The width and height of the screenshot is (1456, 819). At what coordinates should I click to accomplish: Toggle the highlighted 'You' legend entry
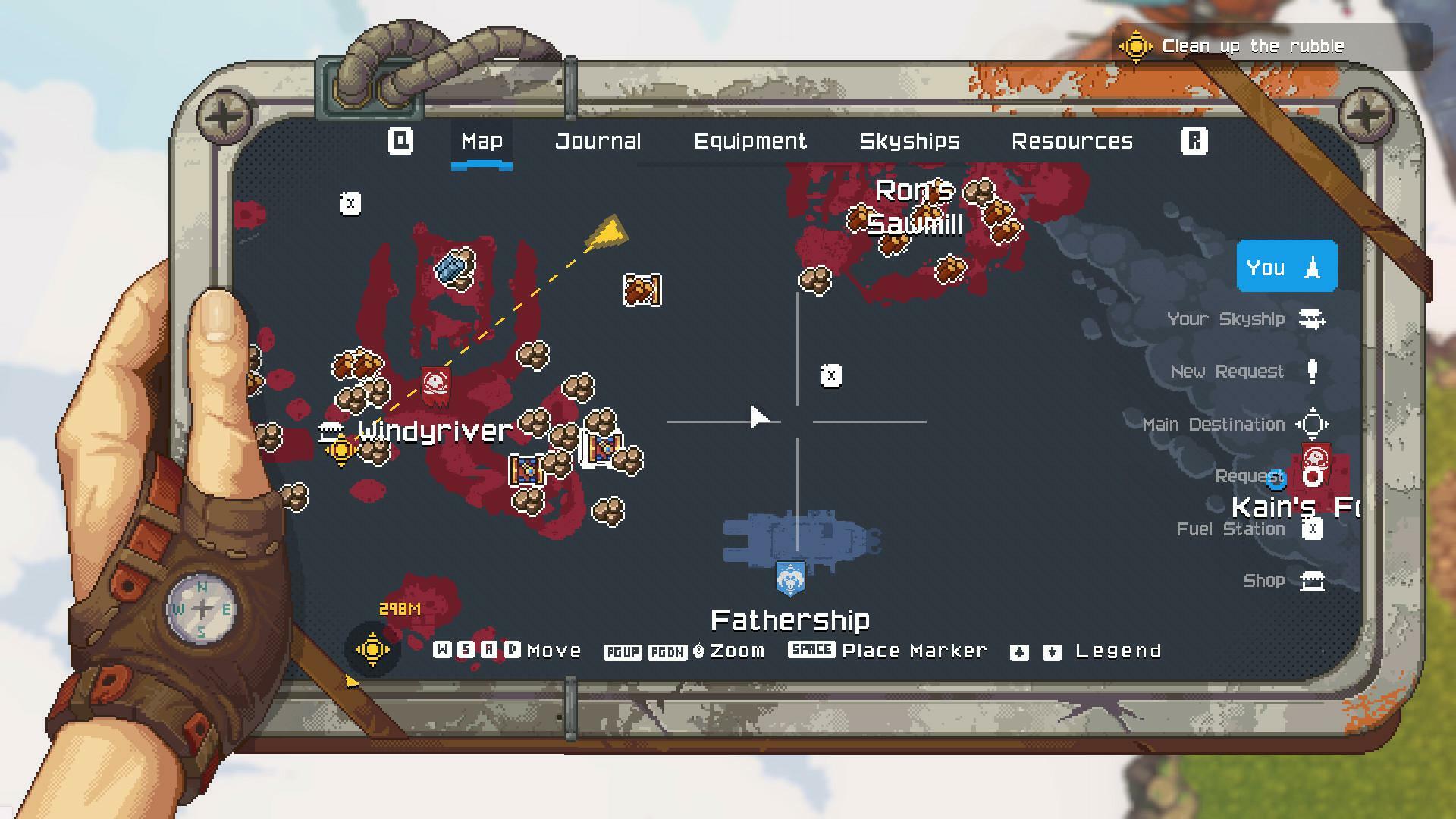(x=1285, y=266)
